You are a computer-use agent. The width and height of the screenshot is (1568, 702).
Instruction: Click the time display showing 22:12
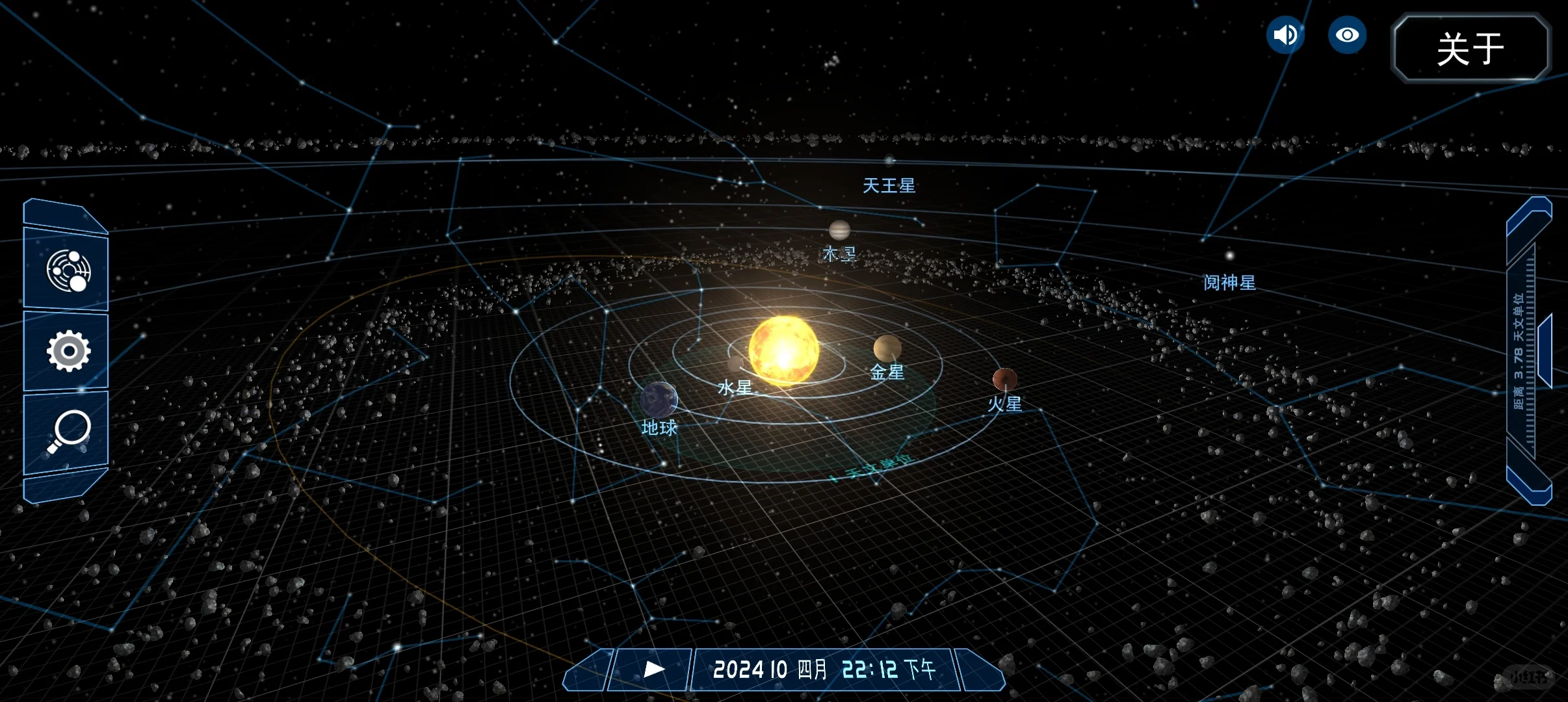tap(871, 669)
